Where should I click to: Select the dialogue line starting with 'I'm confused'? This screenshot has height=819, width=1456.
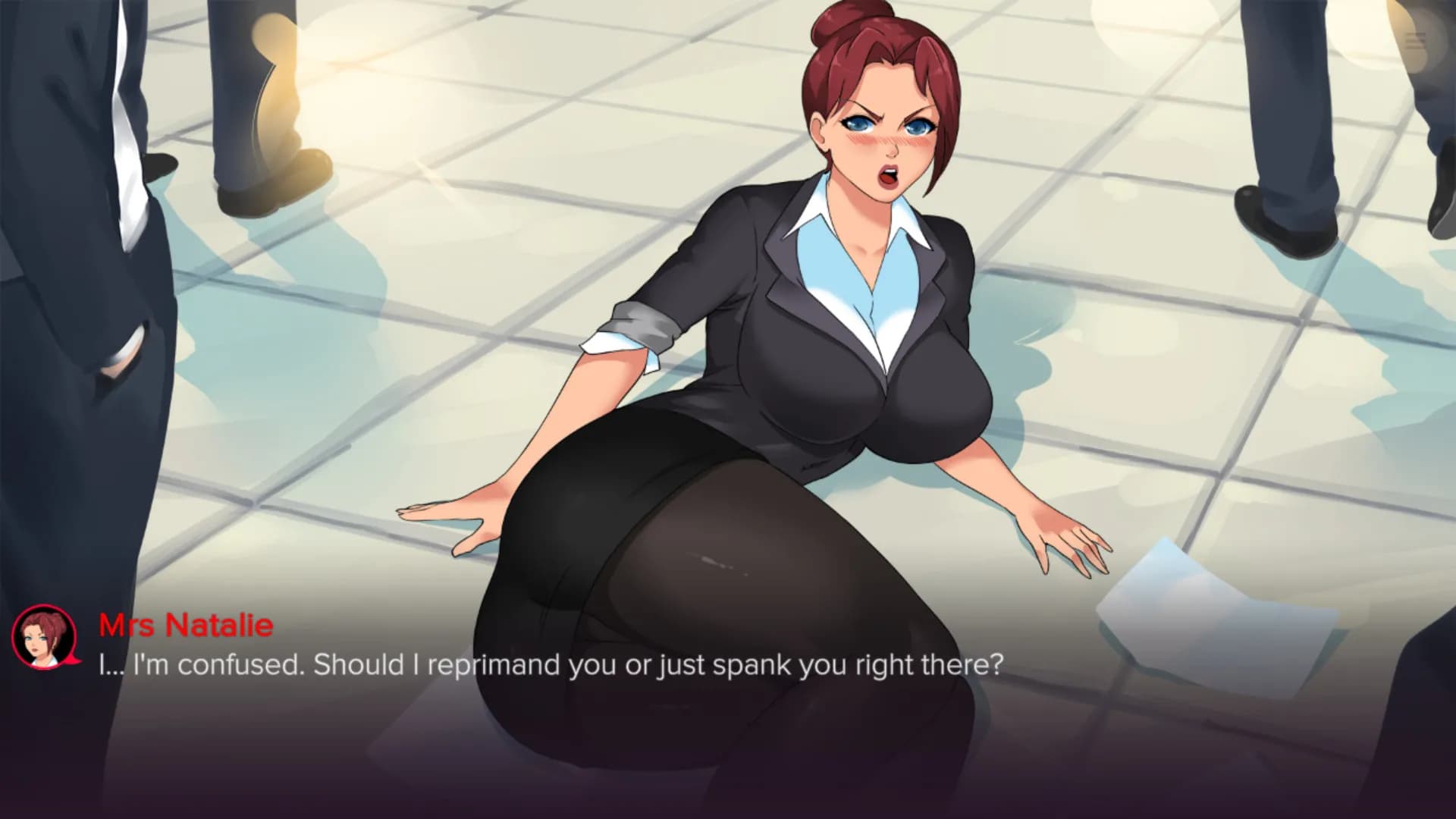(x=550, y=664)
